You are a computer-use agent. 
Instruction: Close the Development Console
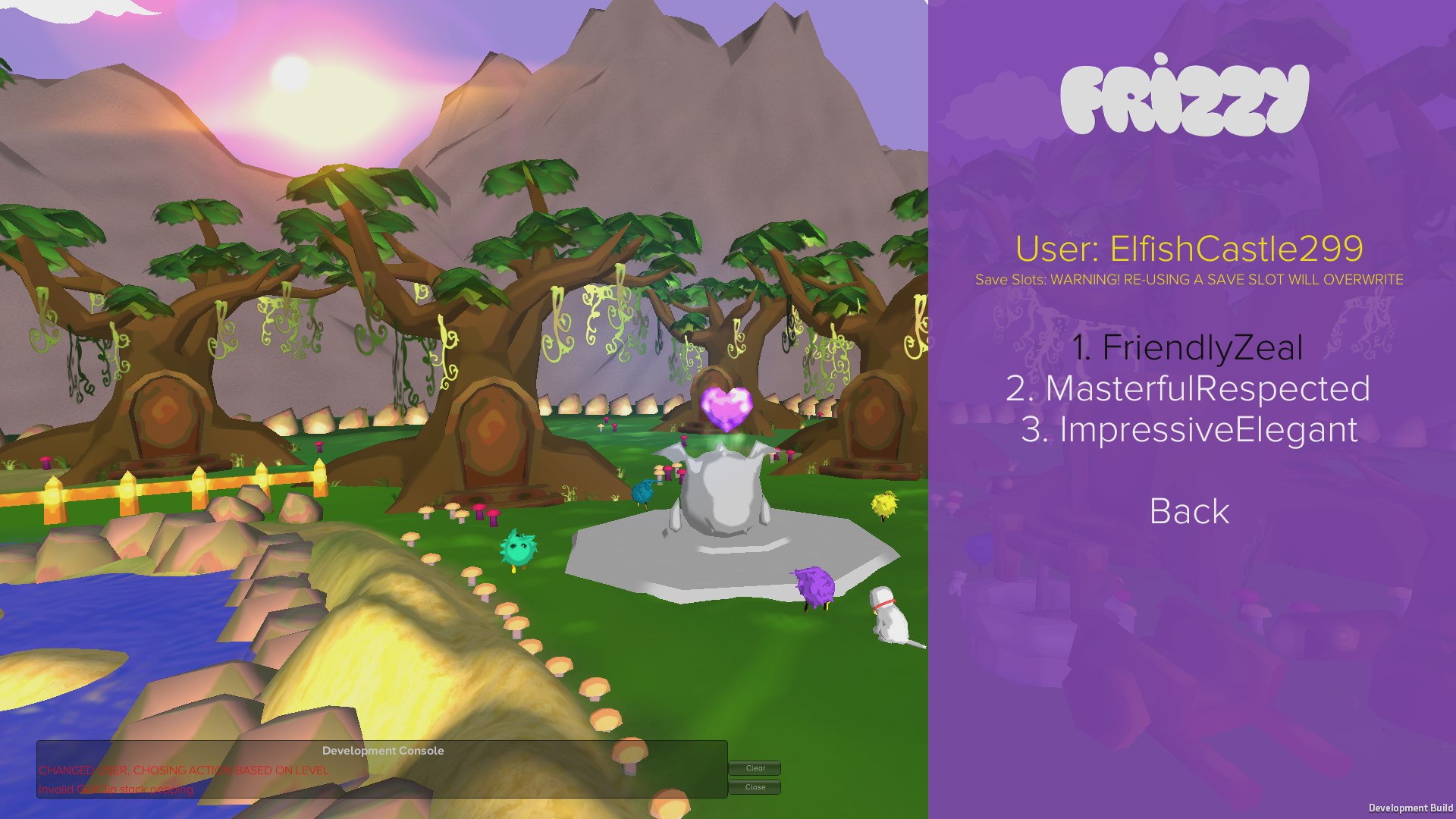tap(755, 787)
